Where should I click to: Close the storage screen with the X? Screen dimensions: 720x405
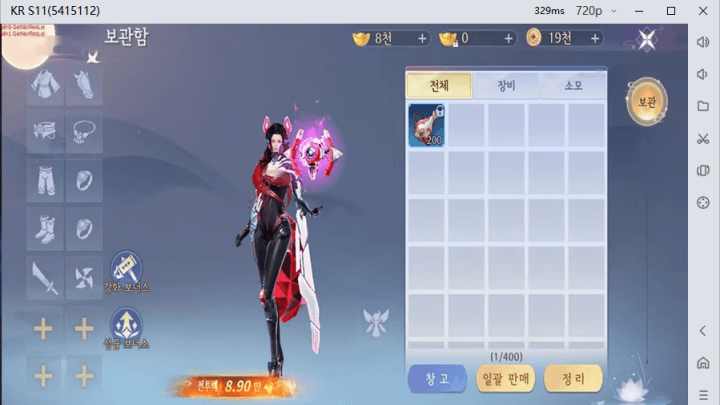tap(647, 39)
